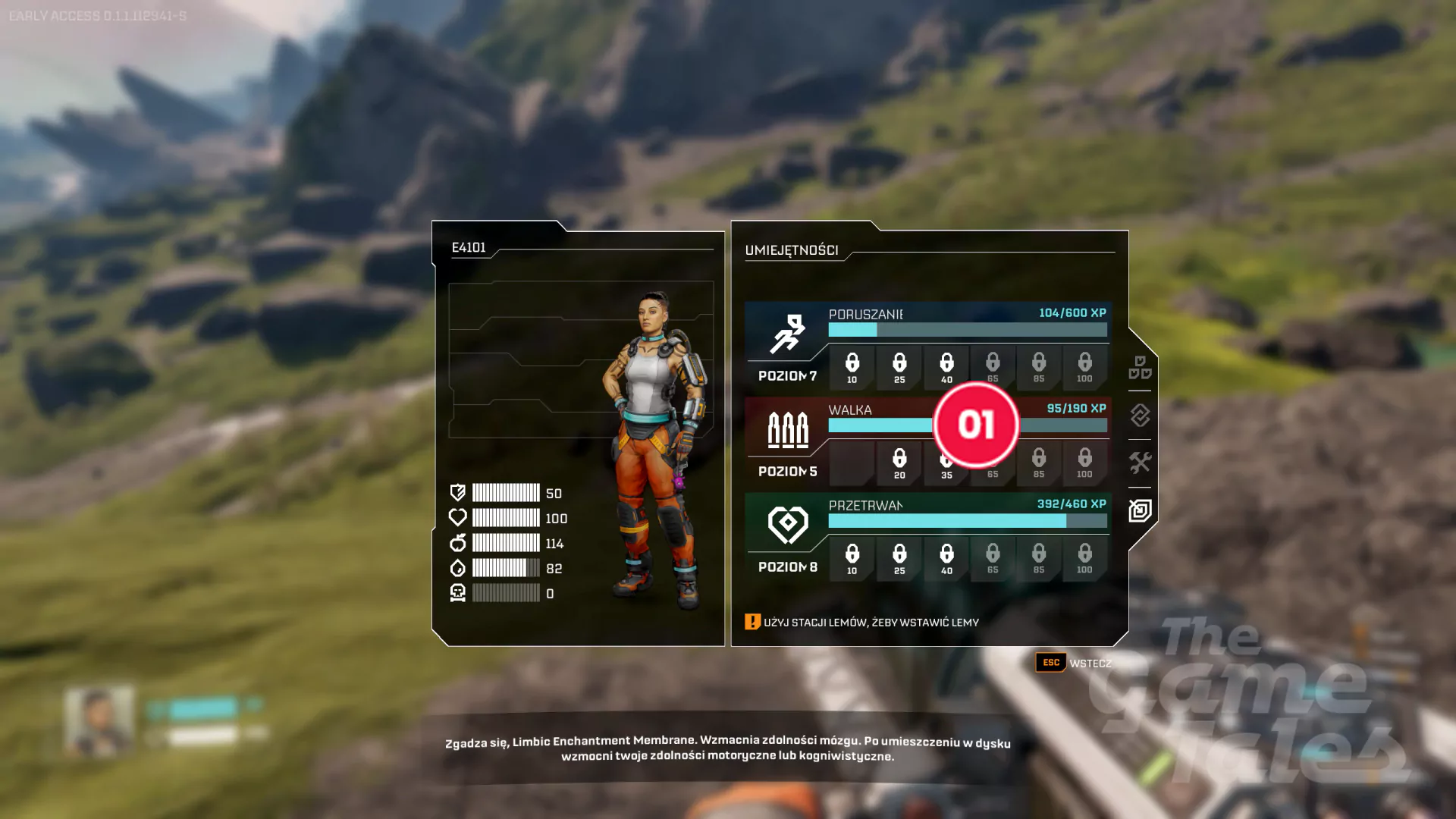Click the level 10 locked slot under Poruszanie
Viewport: 1456px width, 819px height.
[852, 368]
